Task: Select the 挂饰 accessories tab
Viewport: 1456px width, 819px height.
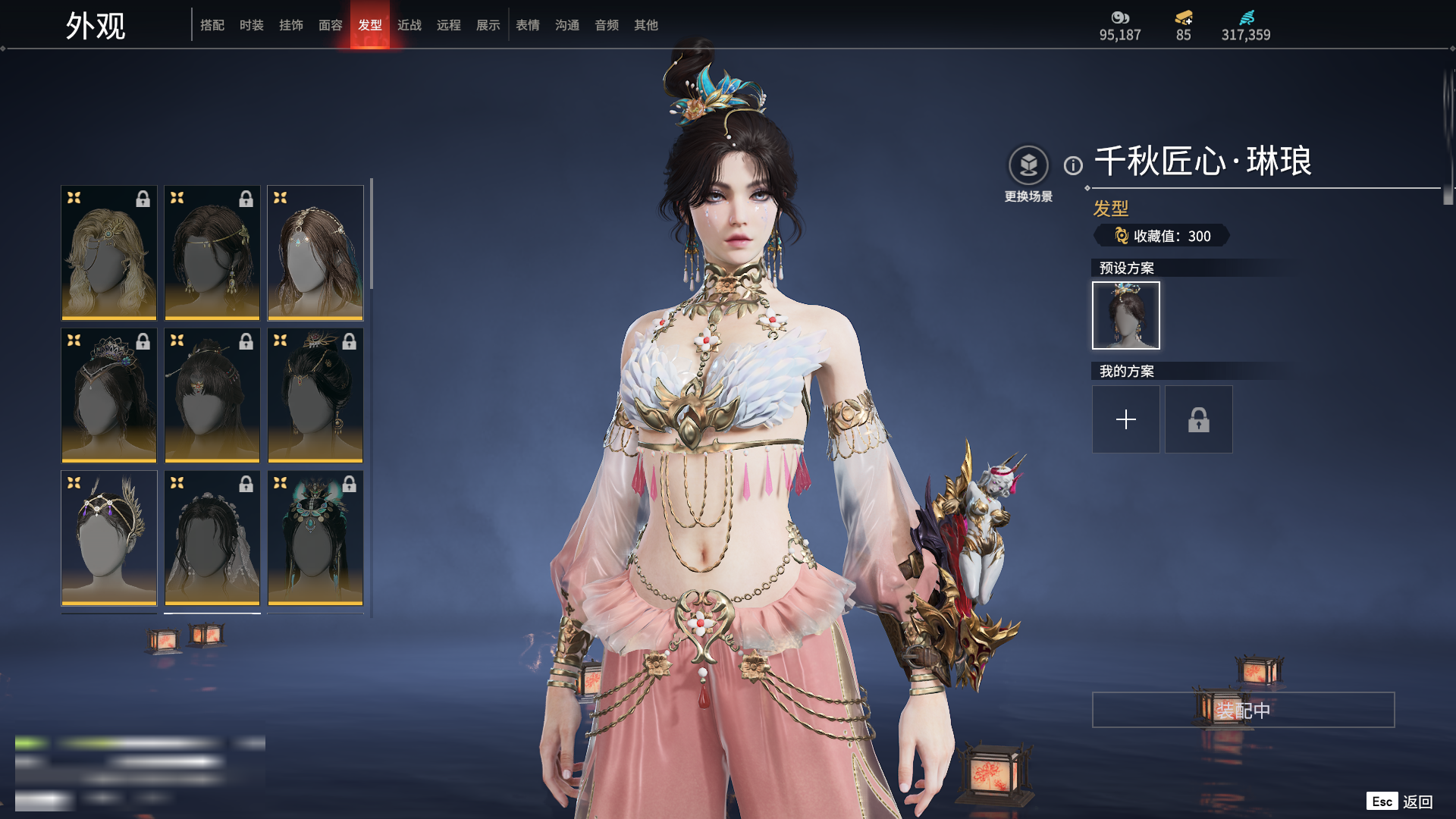Action: (x=291, y=25)
